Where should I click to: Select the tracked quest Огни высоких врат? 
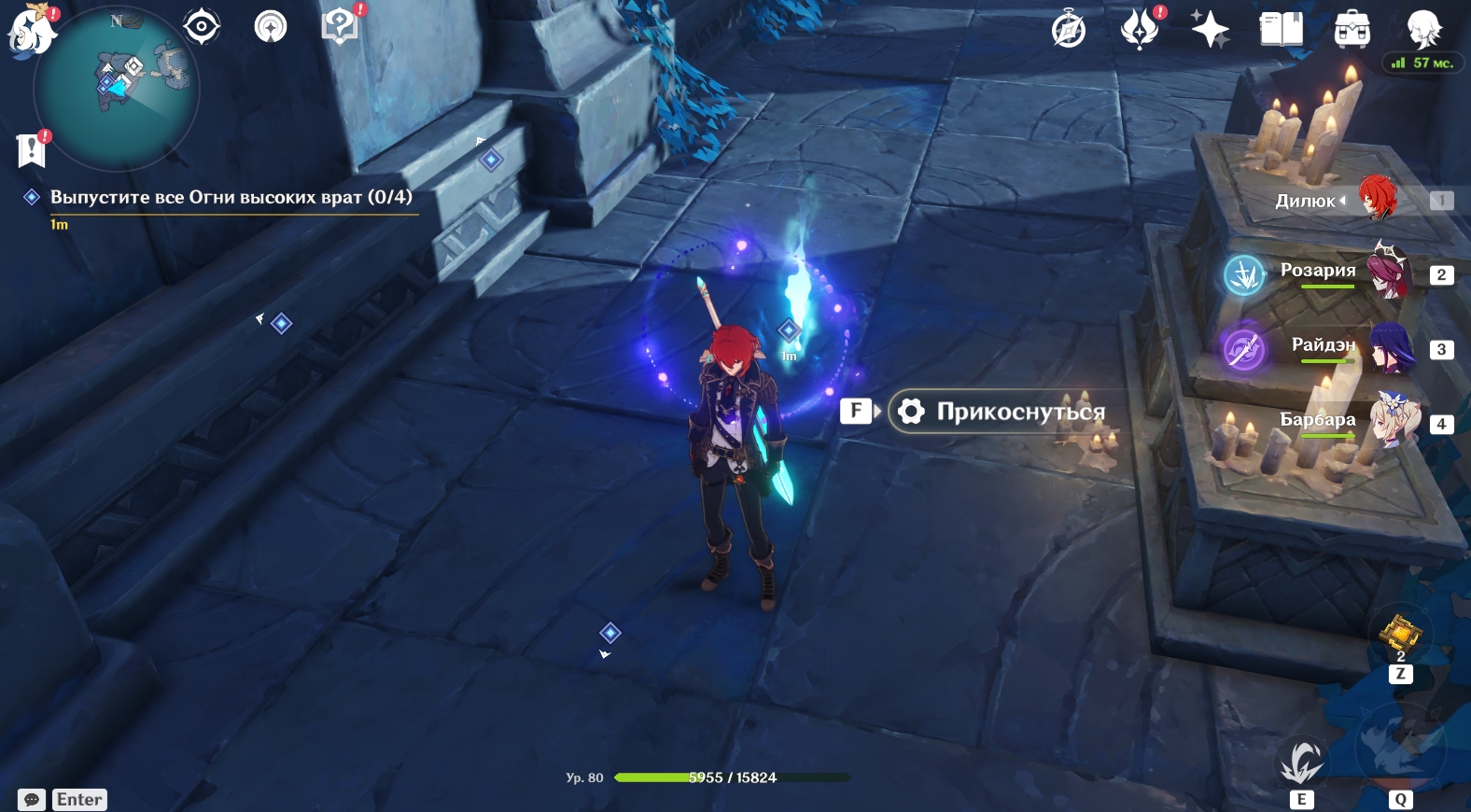[x=231, y=197]
